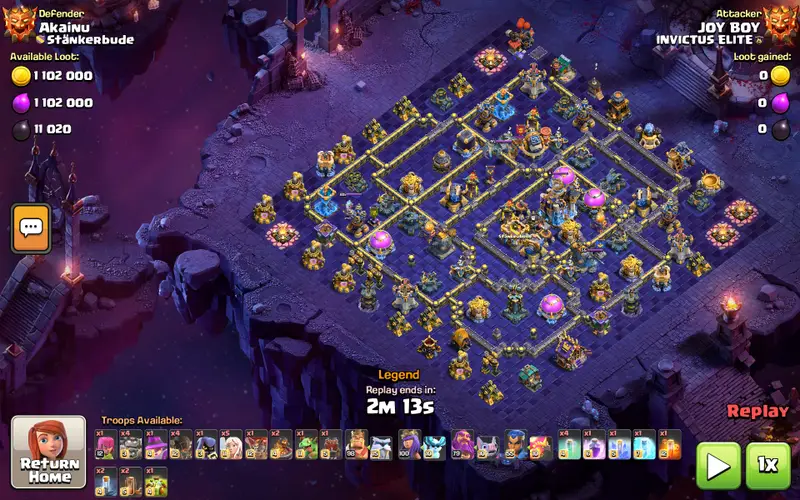
Task: Open the orange chat bubble button
Action: 31,228
